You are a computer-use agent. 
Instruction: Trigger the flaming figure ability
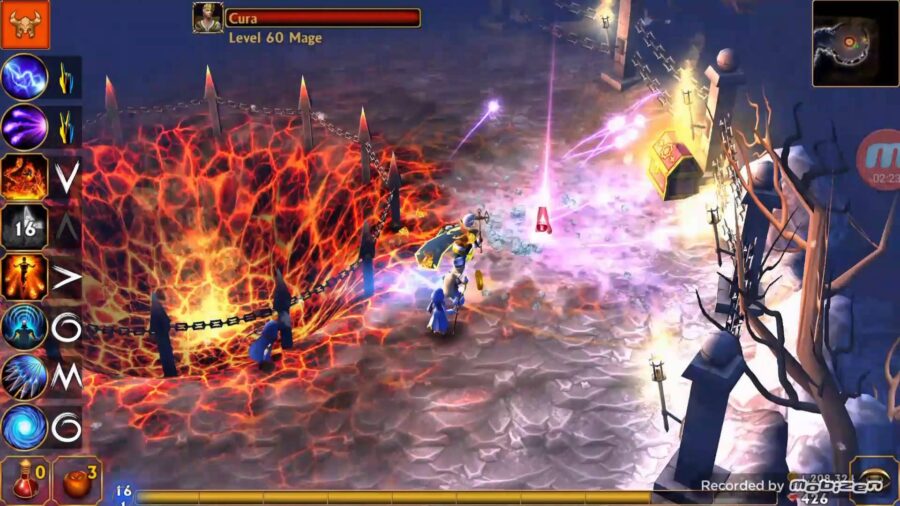pyautogui.click(x=25, y=277)
